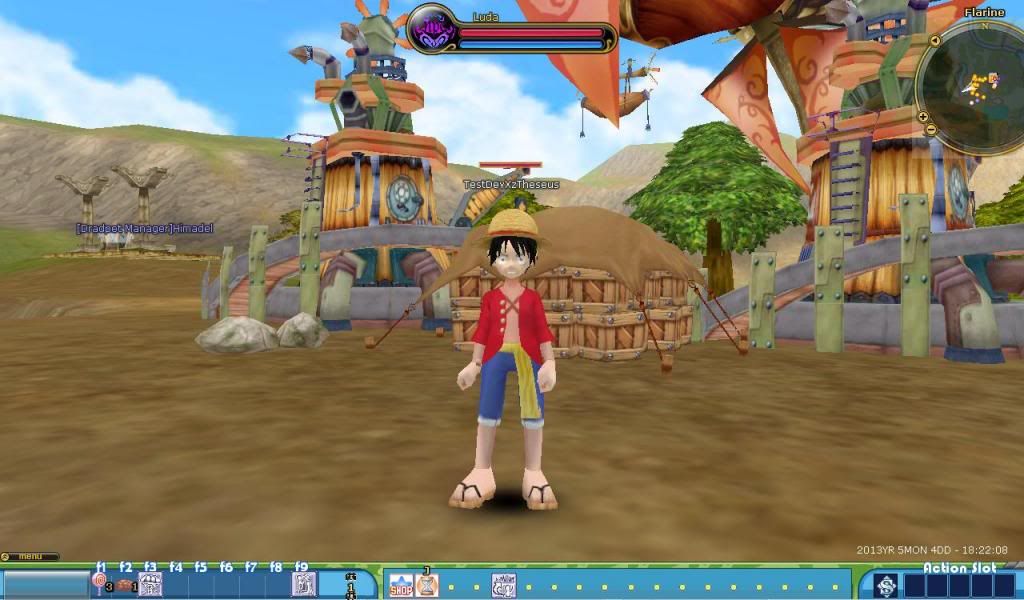Click the Luda target portrait icon
The image size is (1024, 600).
coord(433,28)
